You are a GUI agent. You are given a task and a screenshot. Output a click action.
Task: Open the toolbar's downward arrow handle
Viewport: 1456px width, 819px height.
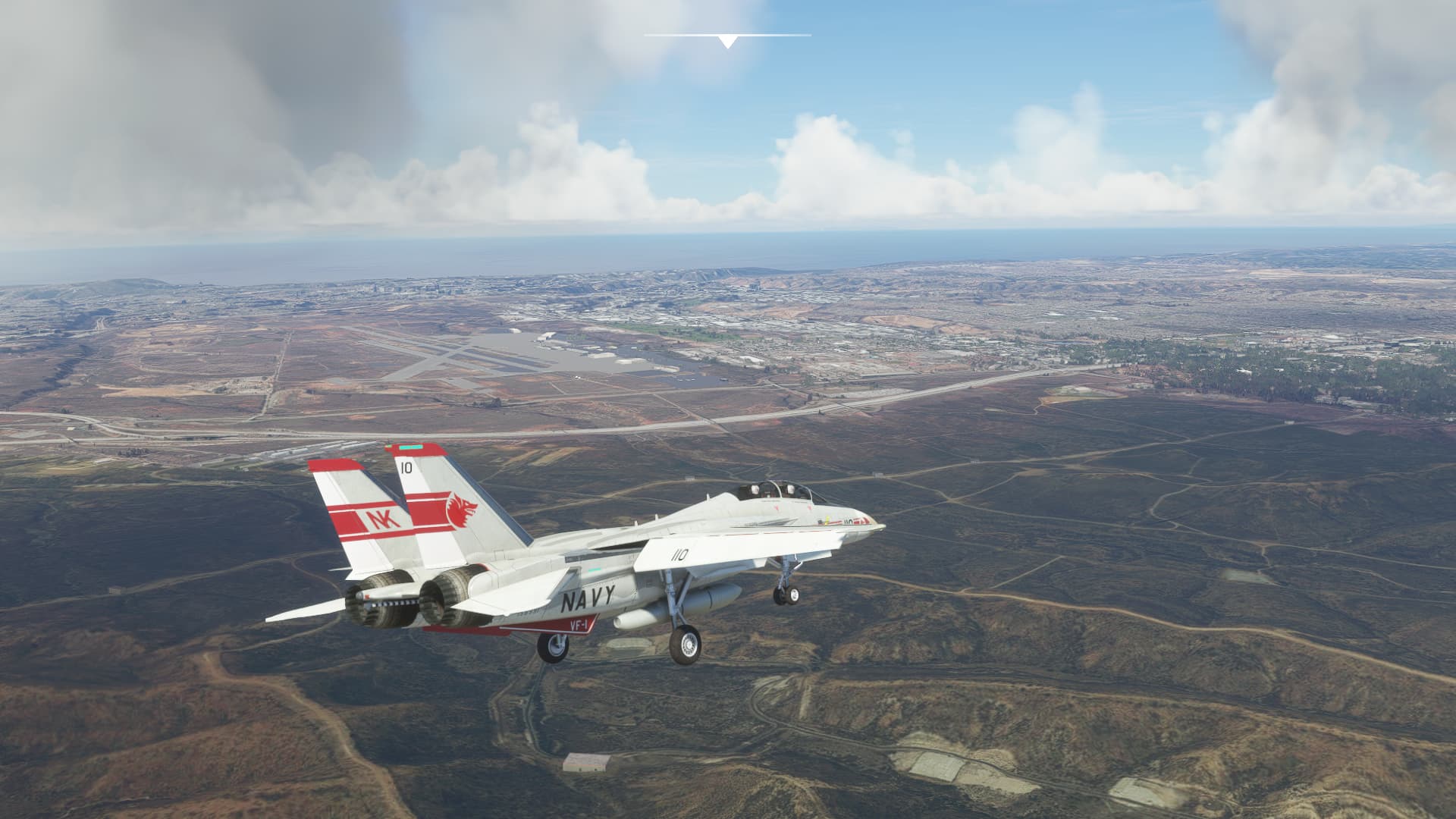click(727, 42)
